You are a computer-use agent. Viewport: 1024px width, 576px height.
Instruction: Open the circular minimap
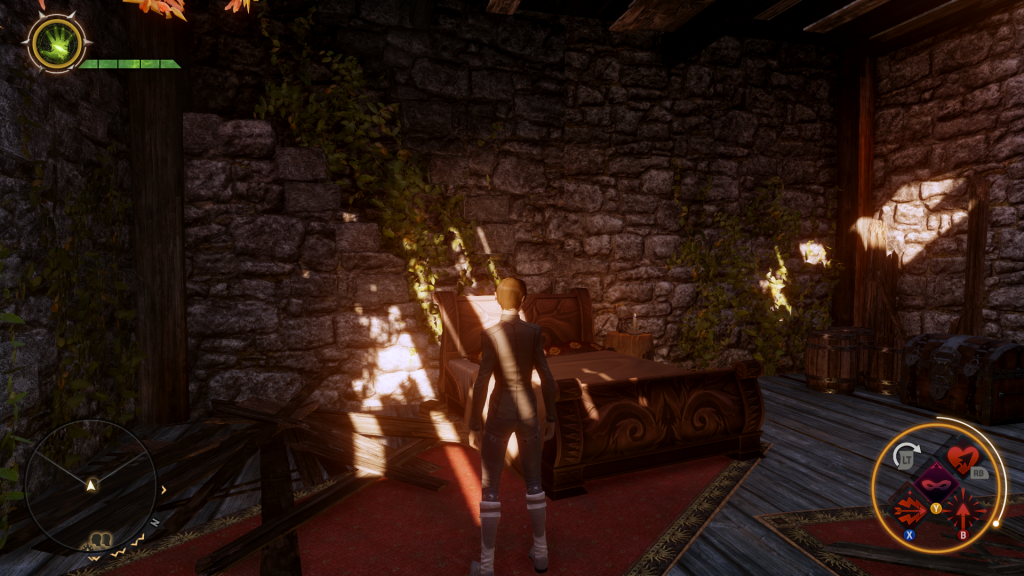pos(90,484)
